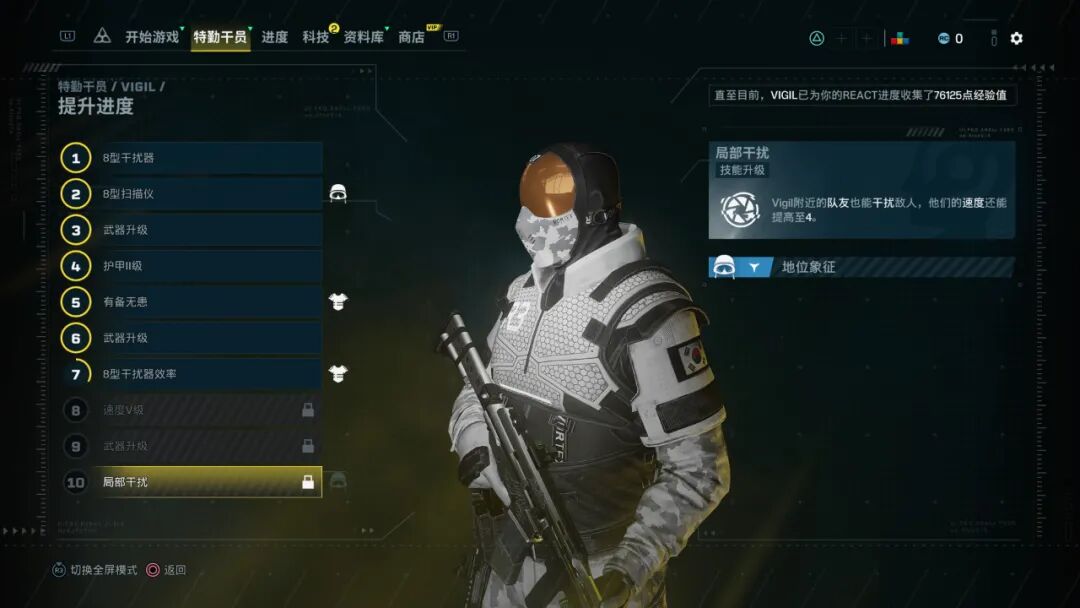Select level 10 reward 局部干扰
The width and height of the screenshot is (1080, 608).
click(208, 482)
